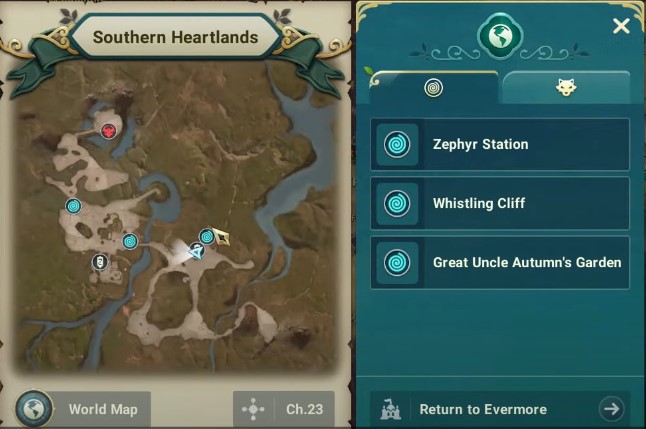646x429 pixels.
Task: Choose Whistling Cliff from the list
Action: click(500, 204)
